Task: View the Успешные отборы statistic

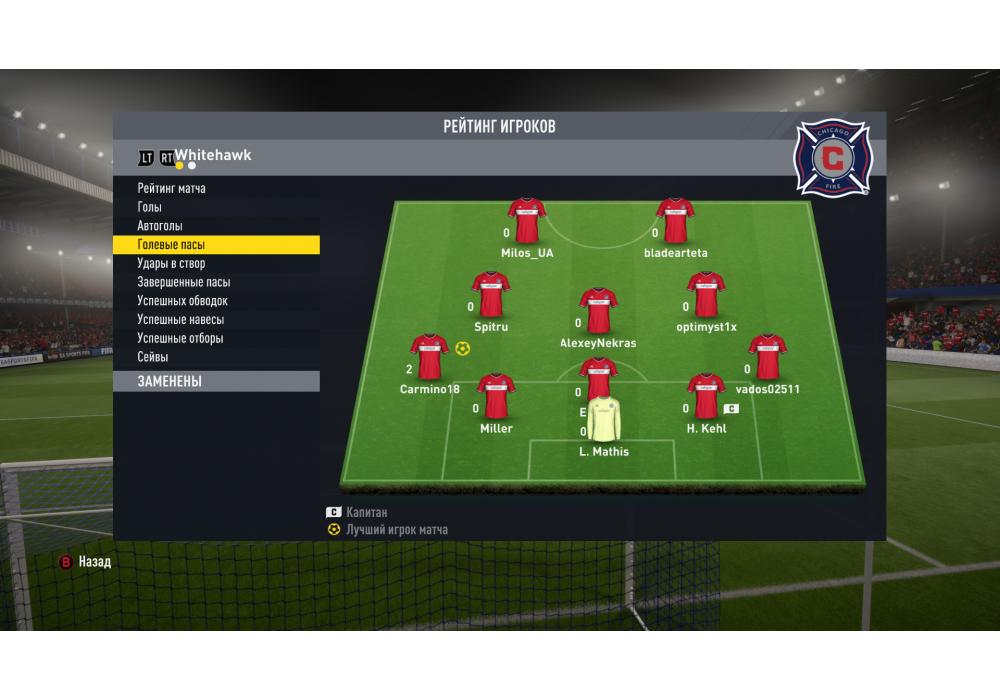Action: (x=180, y=338)
